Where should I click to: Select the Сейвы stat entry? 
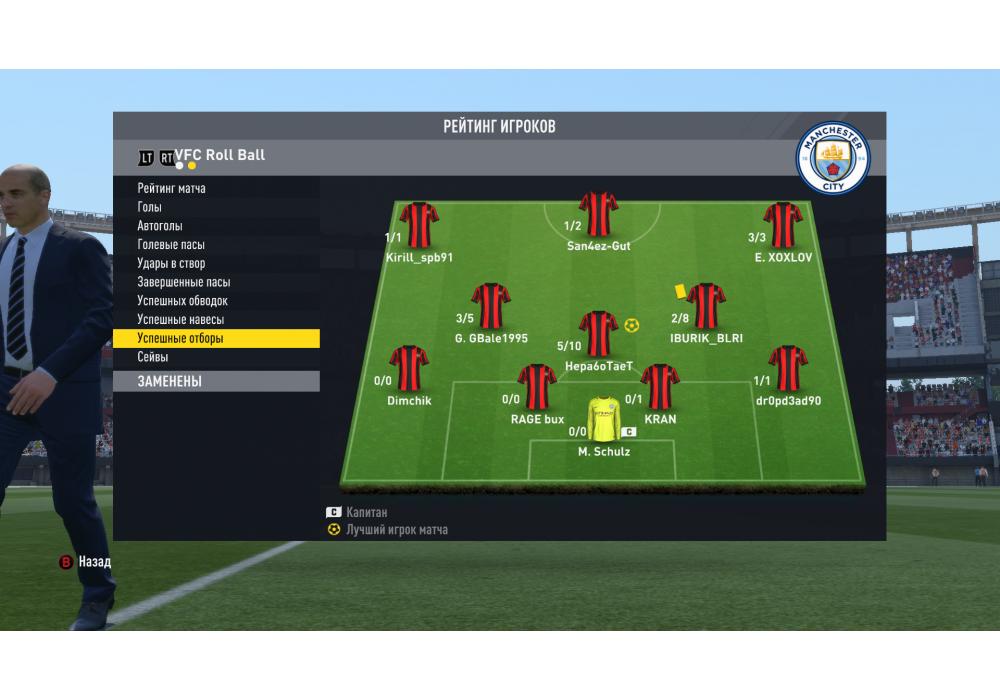(x=153, y=357)
